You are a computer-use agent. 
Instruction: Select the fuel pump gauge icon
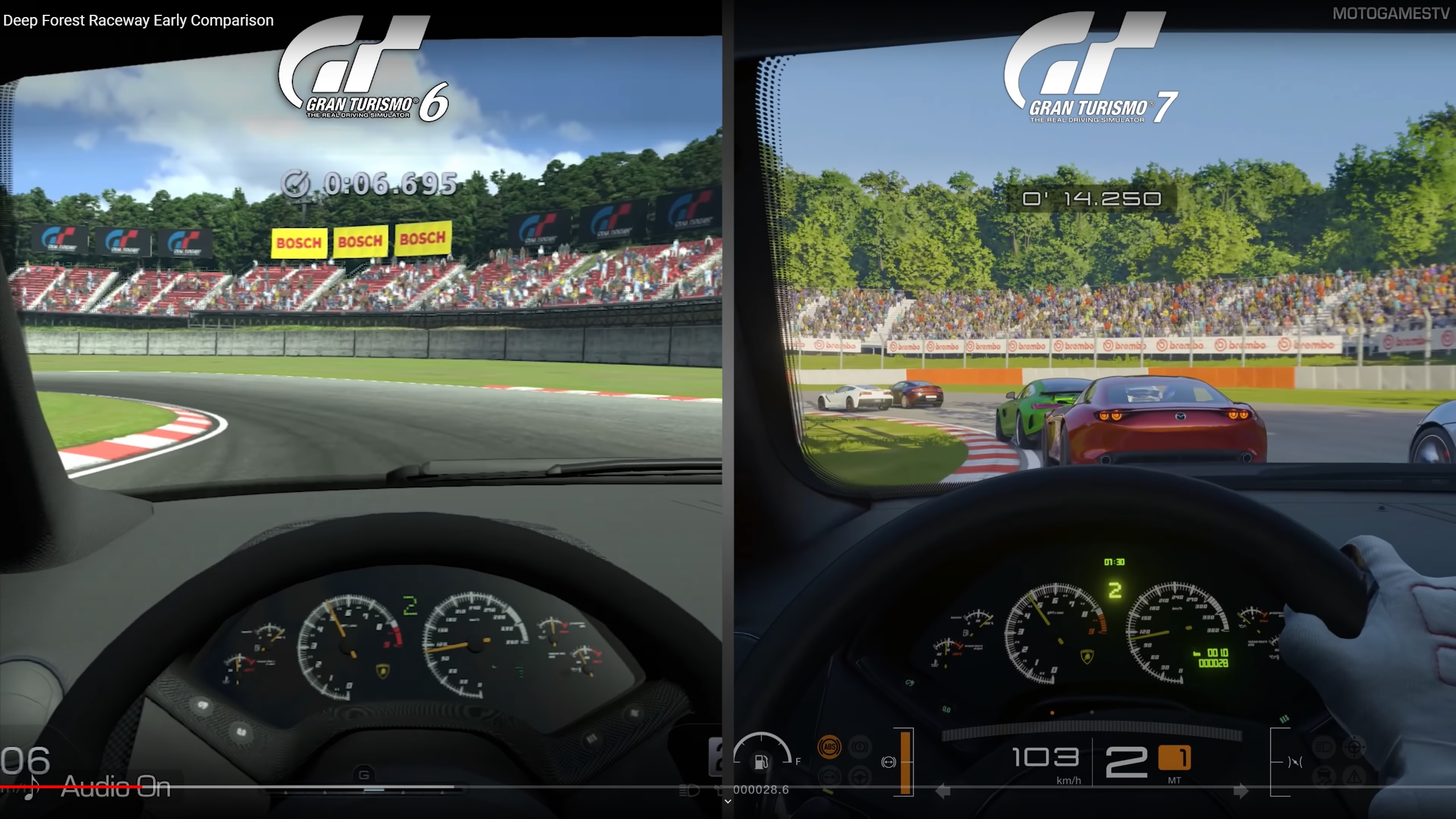click(761, 762)
